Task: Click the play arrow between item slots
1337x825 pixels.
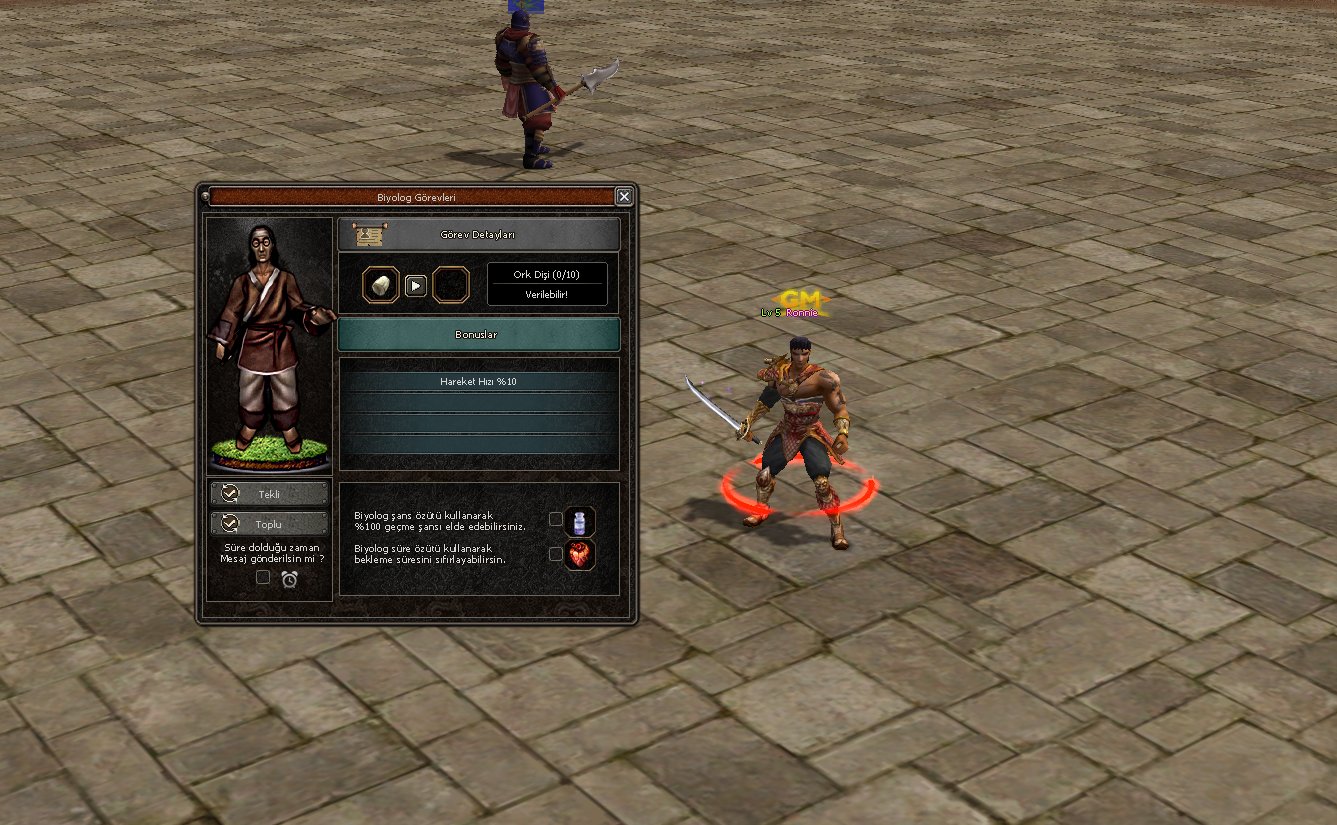Action: [416, 286]
